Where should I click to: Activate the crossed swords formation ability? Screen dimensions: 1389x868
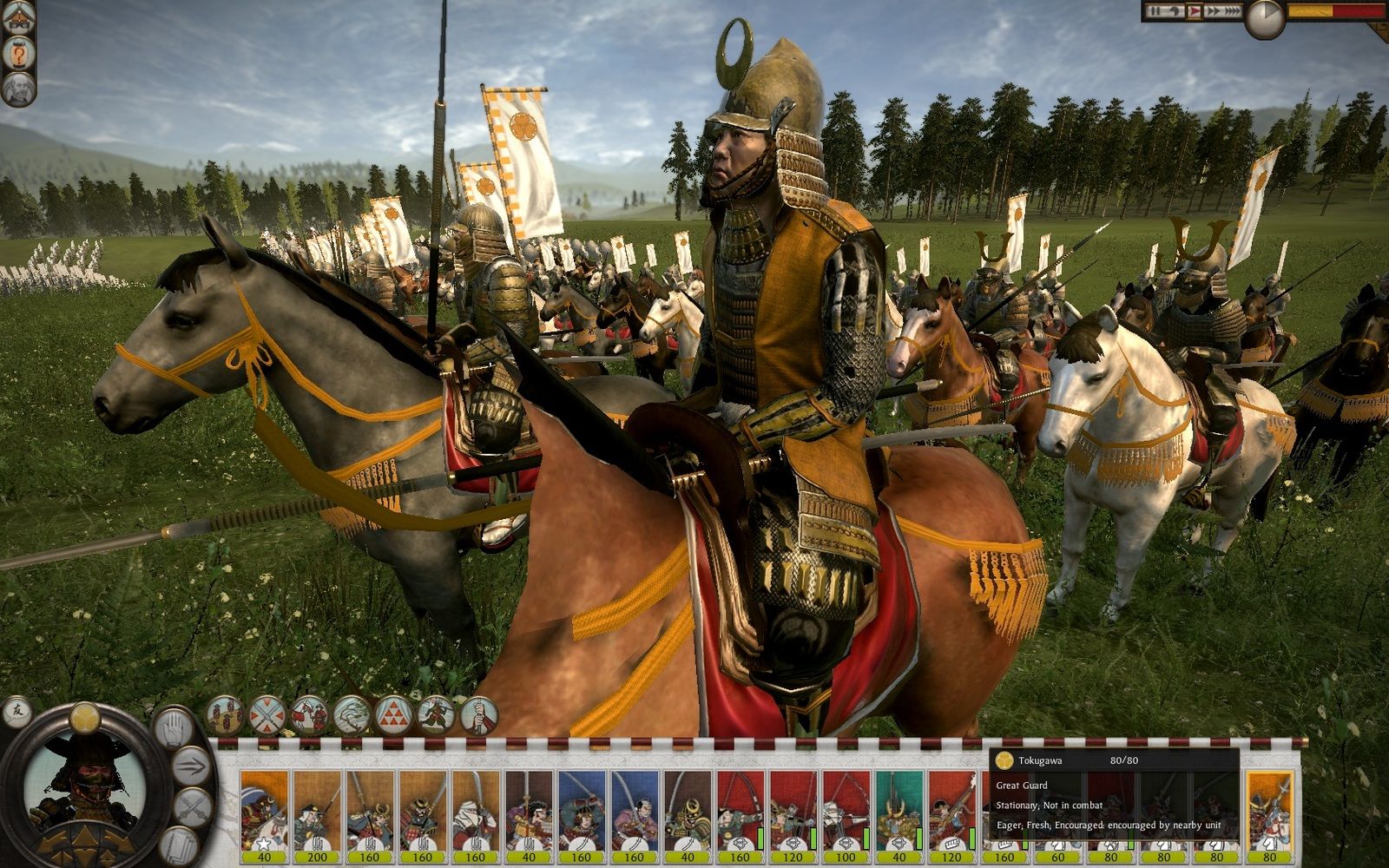267,715
